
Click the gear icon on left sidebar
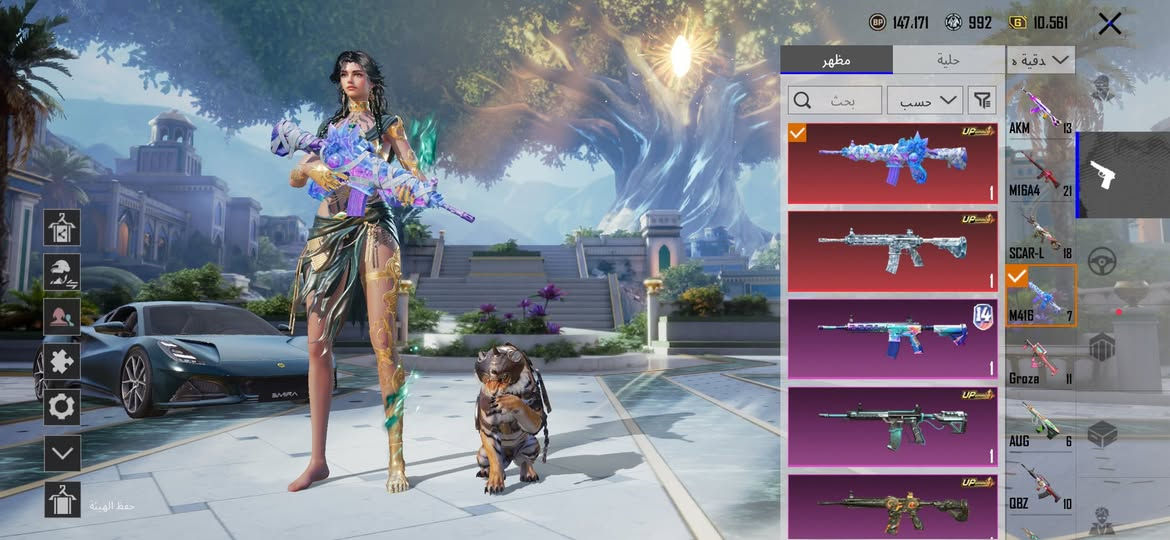[62, 407]
